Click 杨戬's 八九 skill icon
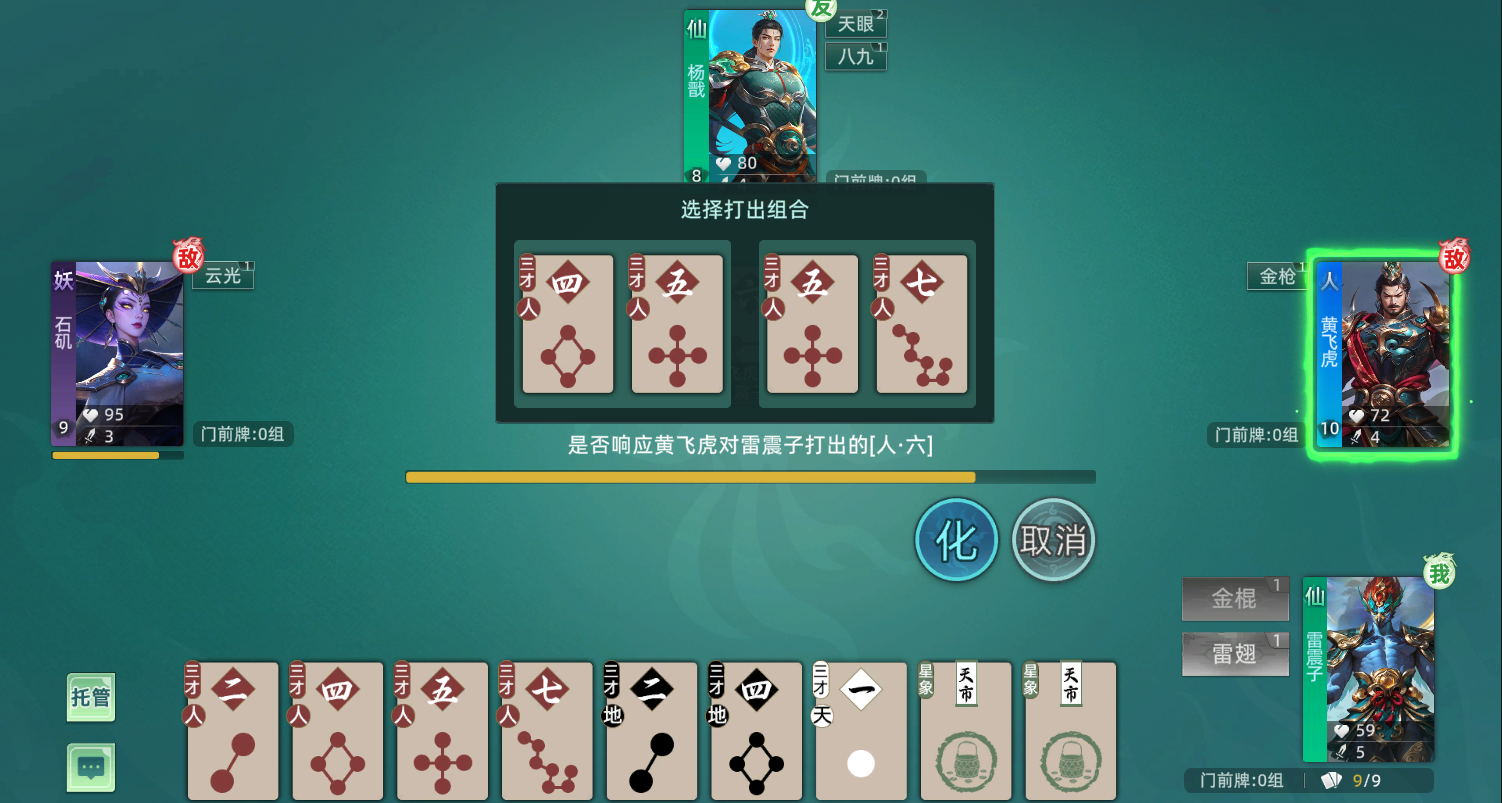 [x=855, y=57]
